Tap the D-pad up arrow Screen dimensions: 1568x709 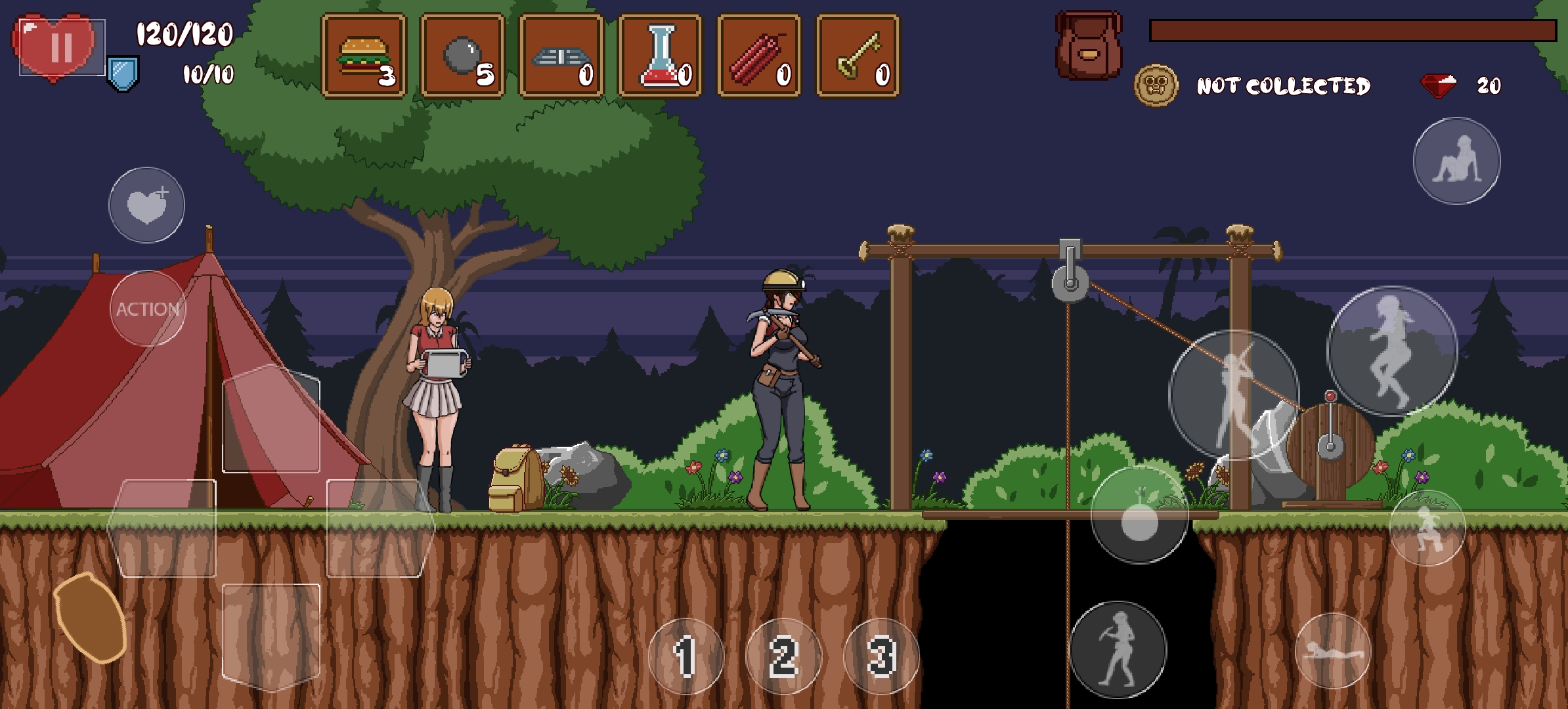click(x=271, y=419)
